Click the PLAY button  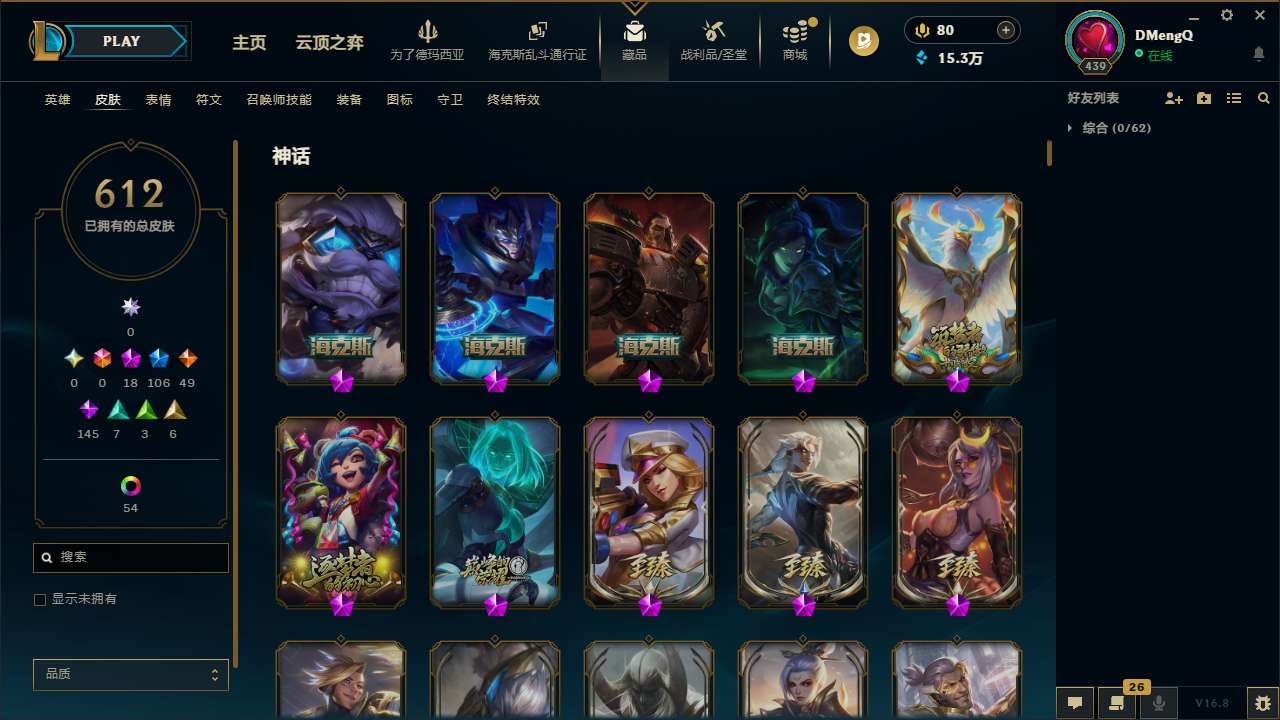[121, 41]
